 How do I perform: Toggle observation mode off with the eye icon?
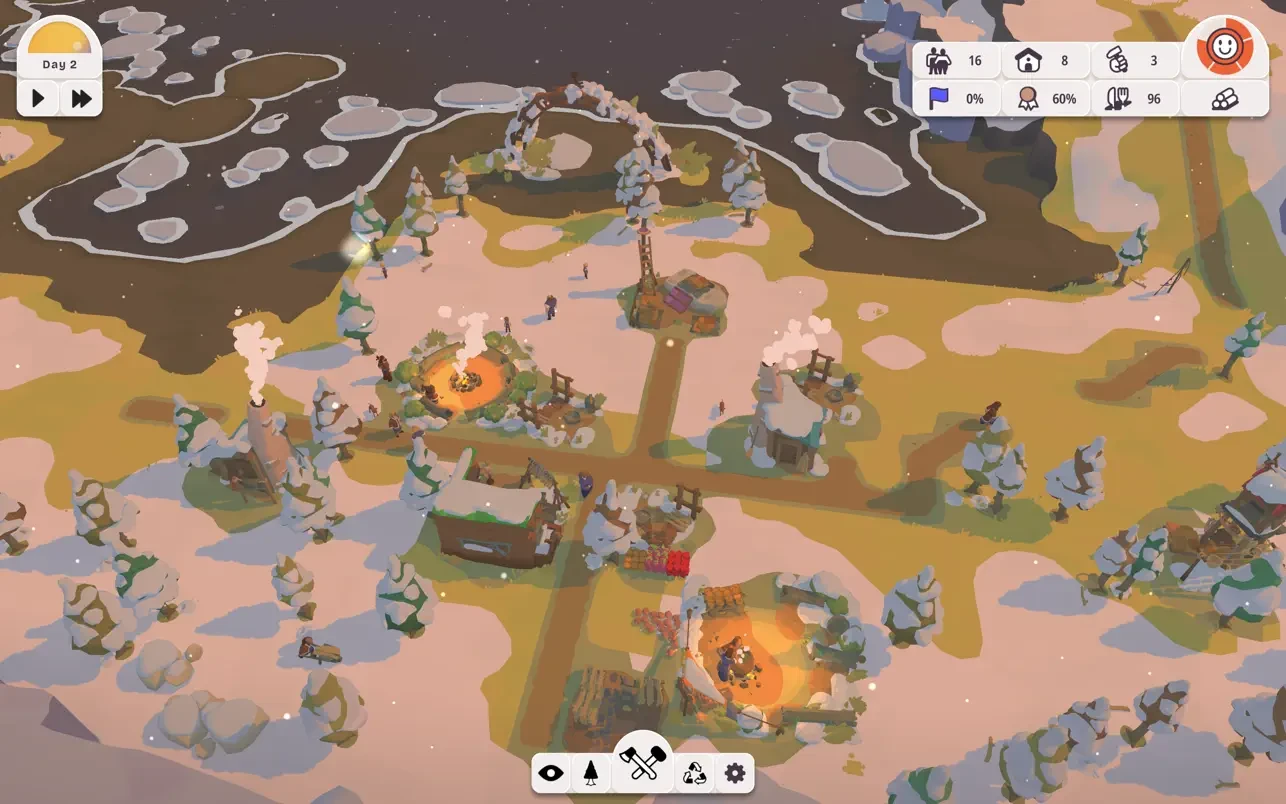tap(550, 772)
